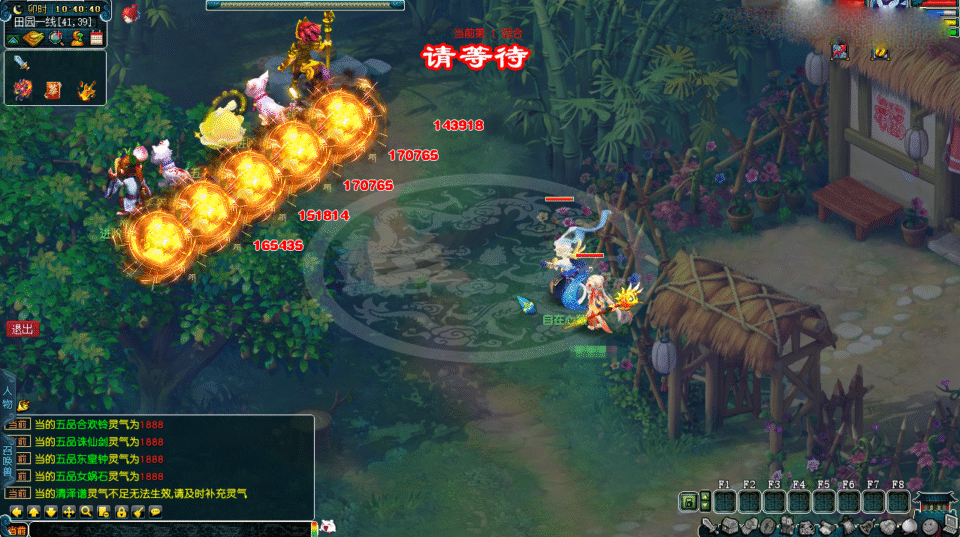960x537 pixels.
Task: Select the red scroll buff icon
Action: click(53, 92)
